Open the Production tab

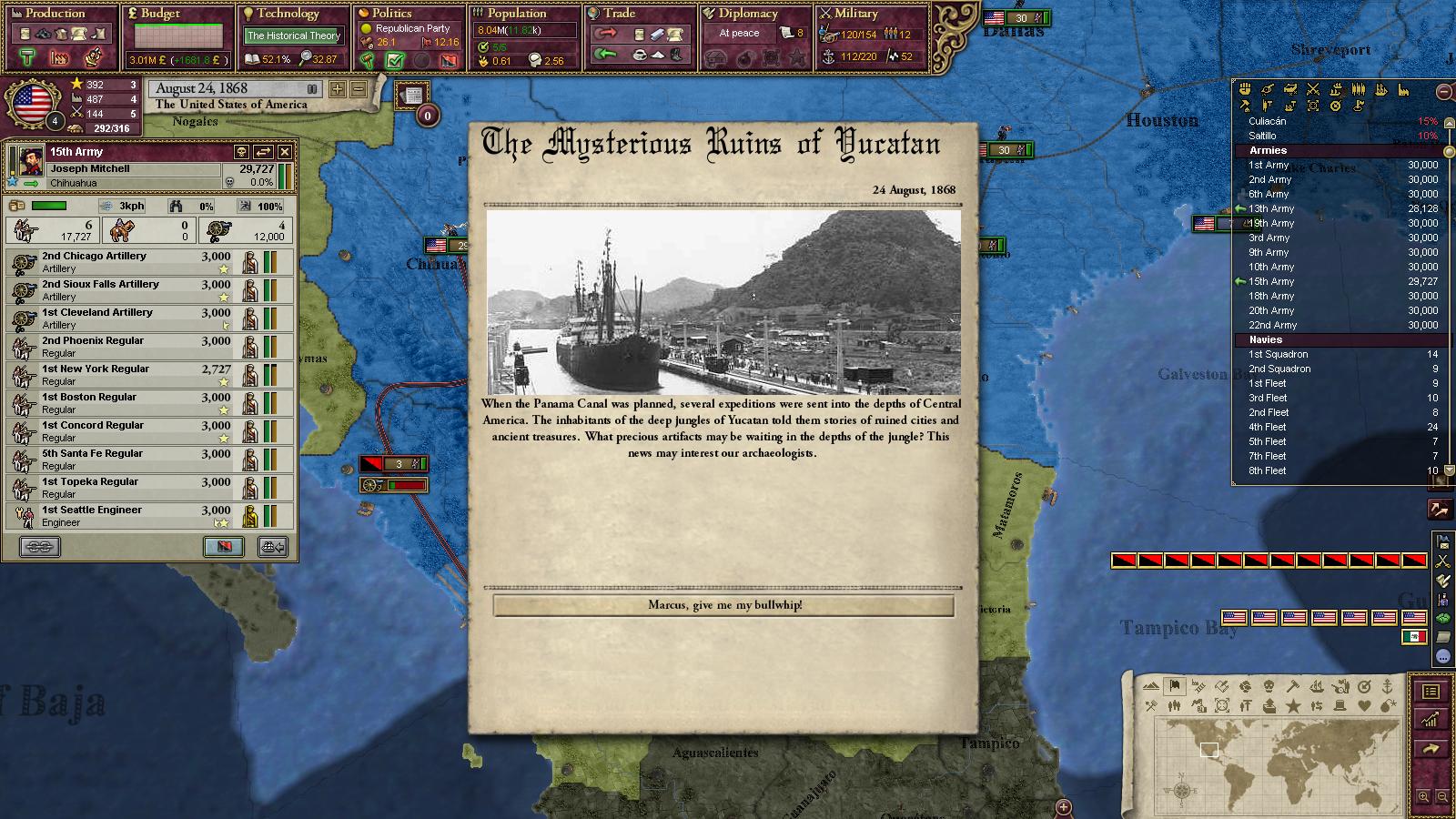point(55,14)
